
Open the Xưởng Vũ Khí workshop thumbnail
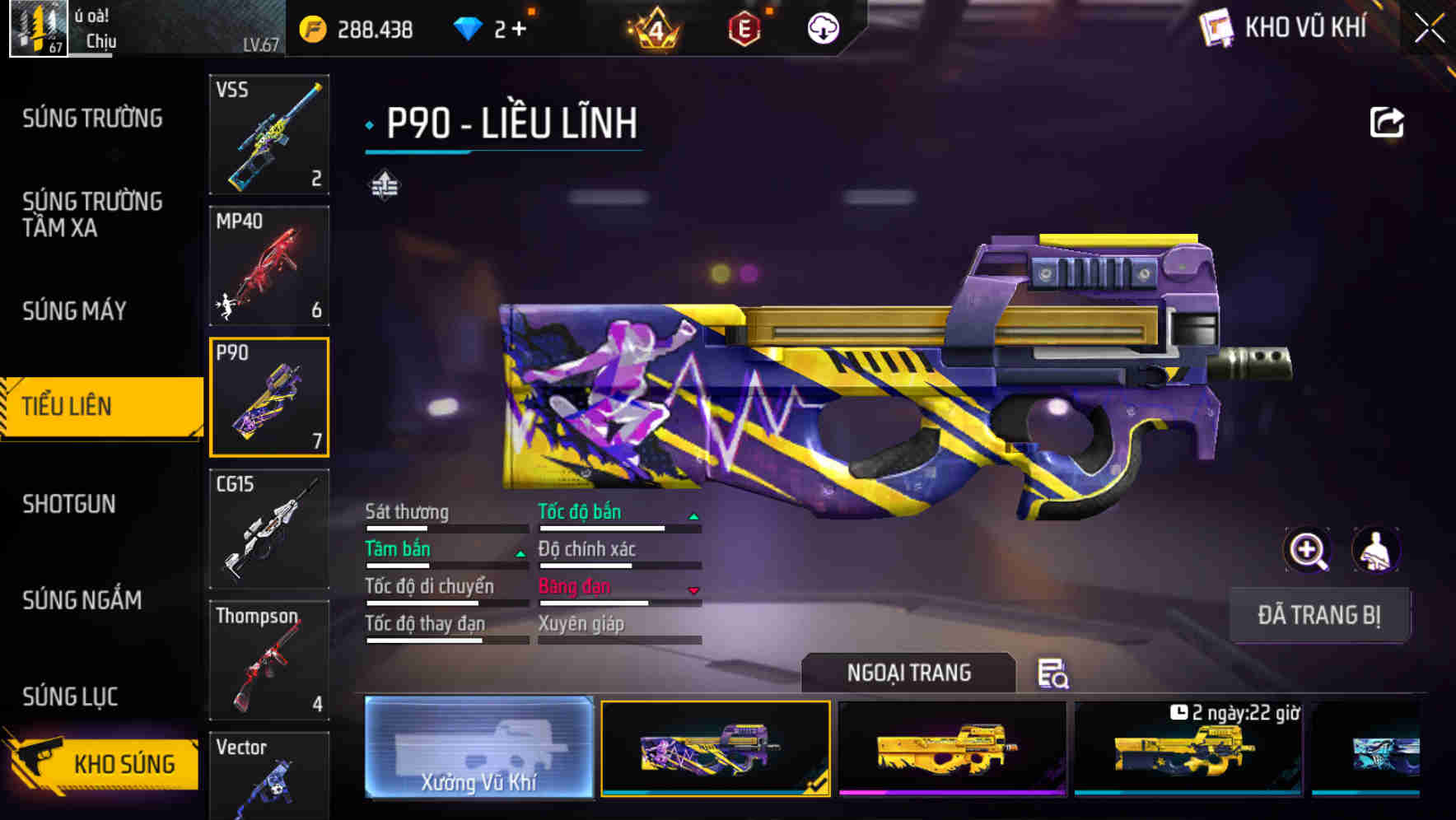pos(479,748)
